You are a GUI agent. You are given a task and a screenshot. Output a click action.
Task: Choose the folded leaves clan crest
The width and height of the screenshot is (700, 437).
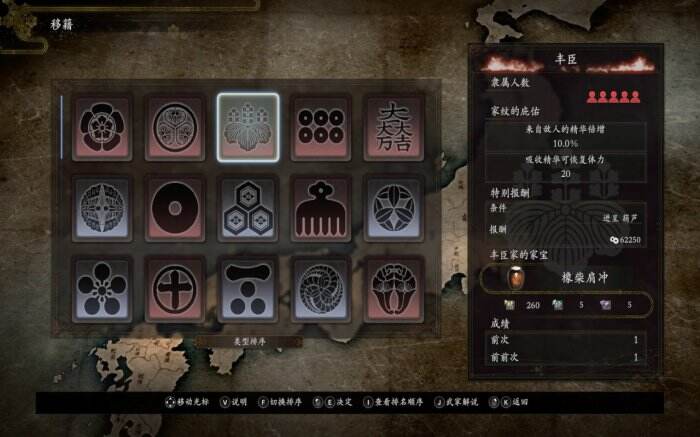(395, 288)
